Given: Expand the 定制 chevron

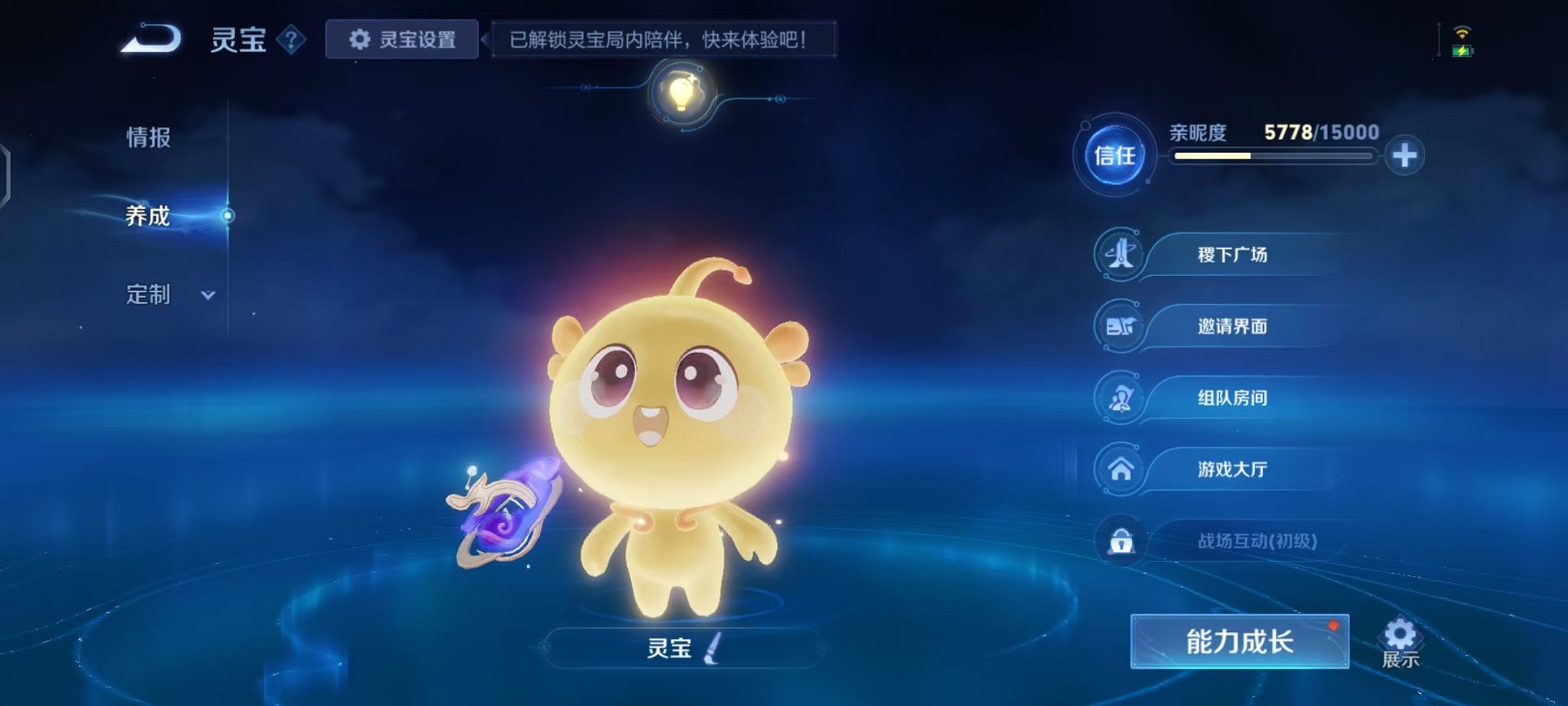Looking at the screenshot, I should click(209, 295).
